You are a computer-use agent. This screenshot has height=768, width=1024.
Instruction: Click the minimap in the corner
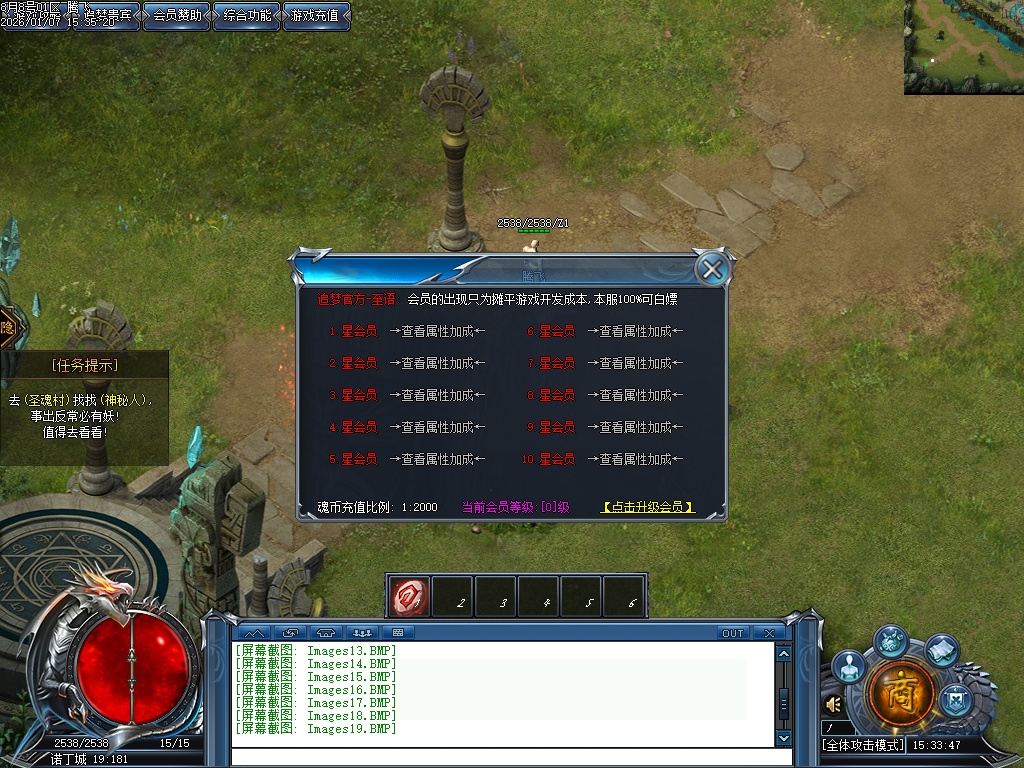coord(964,47)
